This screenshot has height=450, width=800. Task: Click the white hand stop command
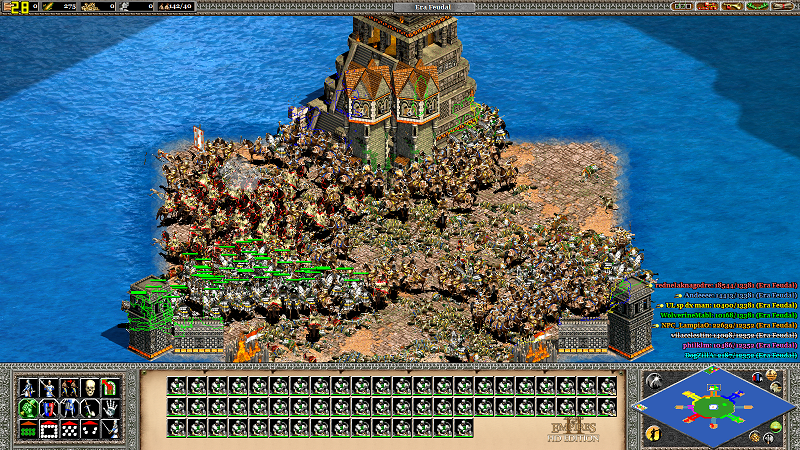110,408
